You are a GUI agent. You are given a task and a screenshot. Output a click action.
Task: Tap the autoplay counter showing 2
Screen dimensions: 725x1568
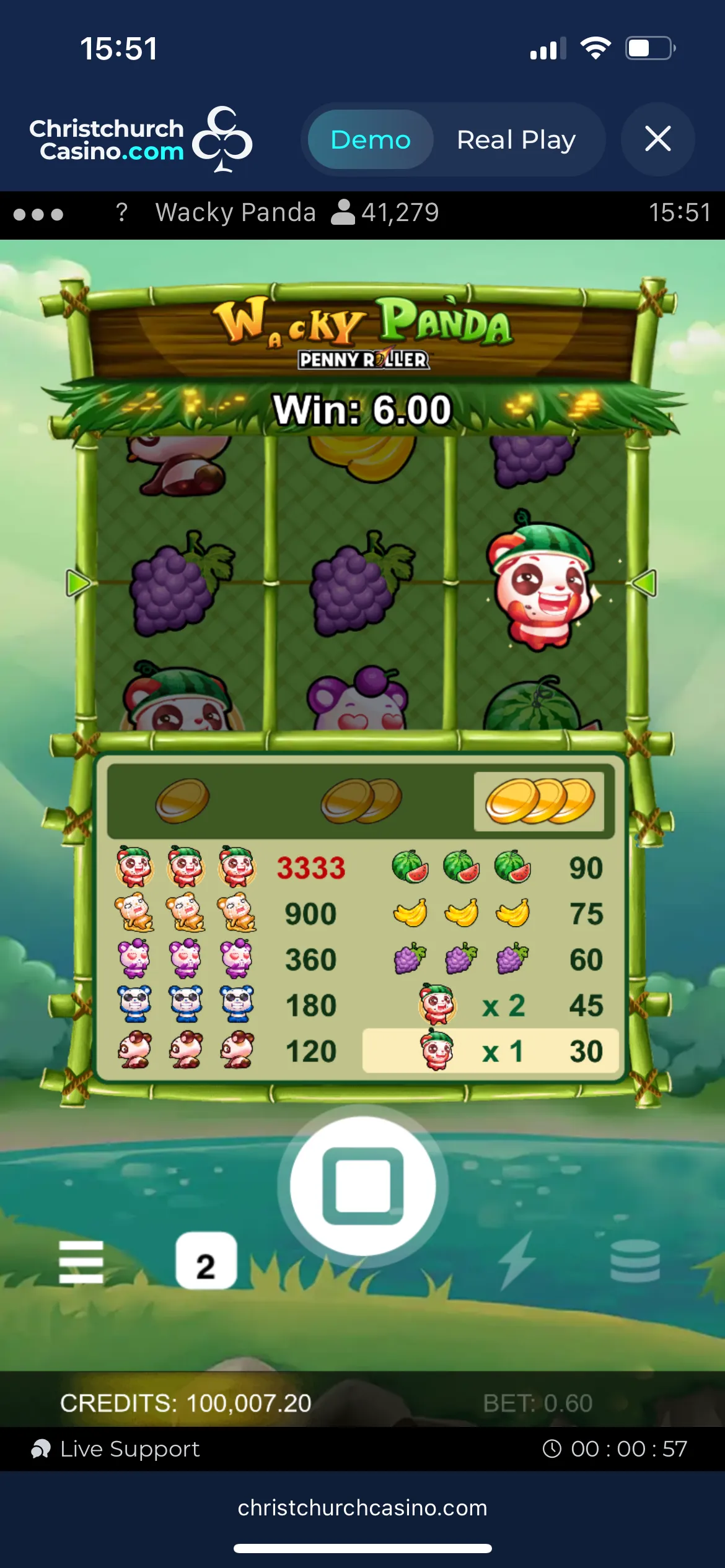(x=206, y=1261)
